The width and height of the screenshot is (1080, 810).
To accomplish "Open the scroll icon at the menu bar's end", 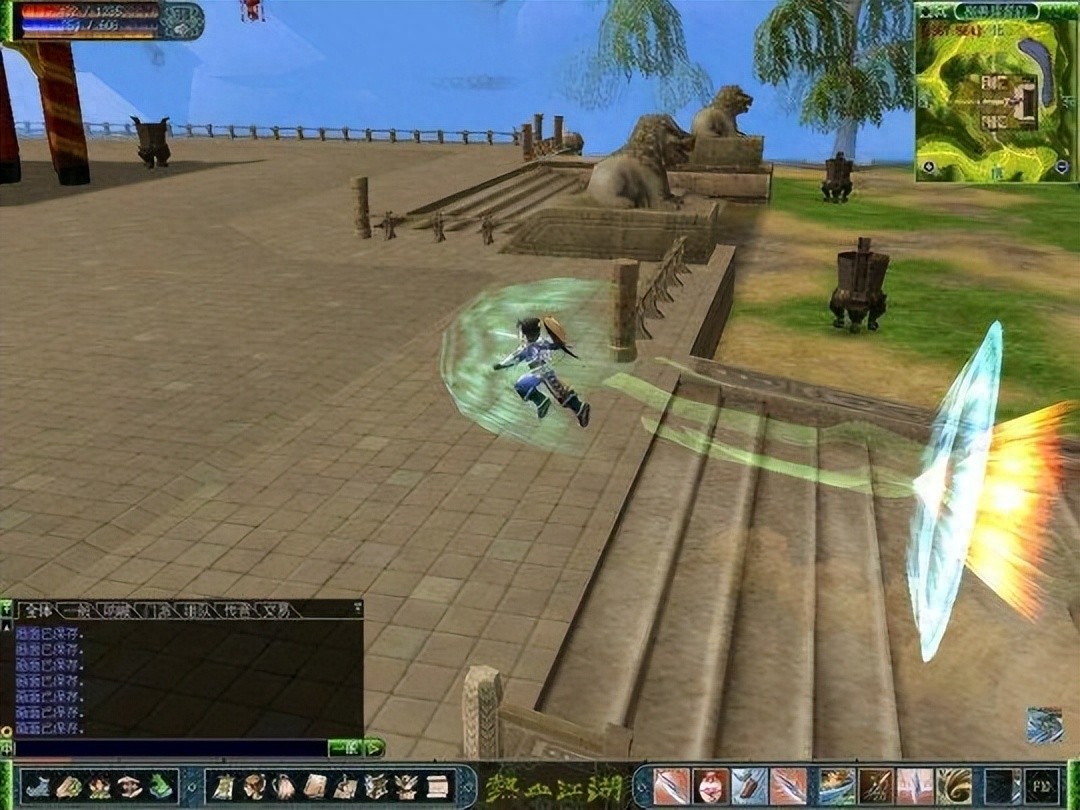I will pos(437,787).
